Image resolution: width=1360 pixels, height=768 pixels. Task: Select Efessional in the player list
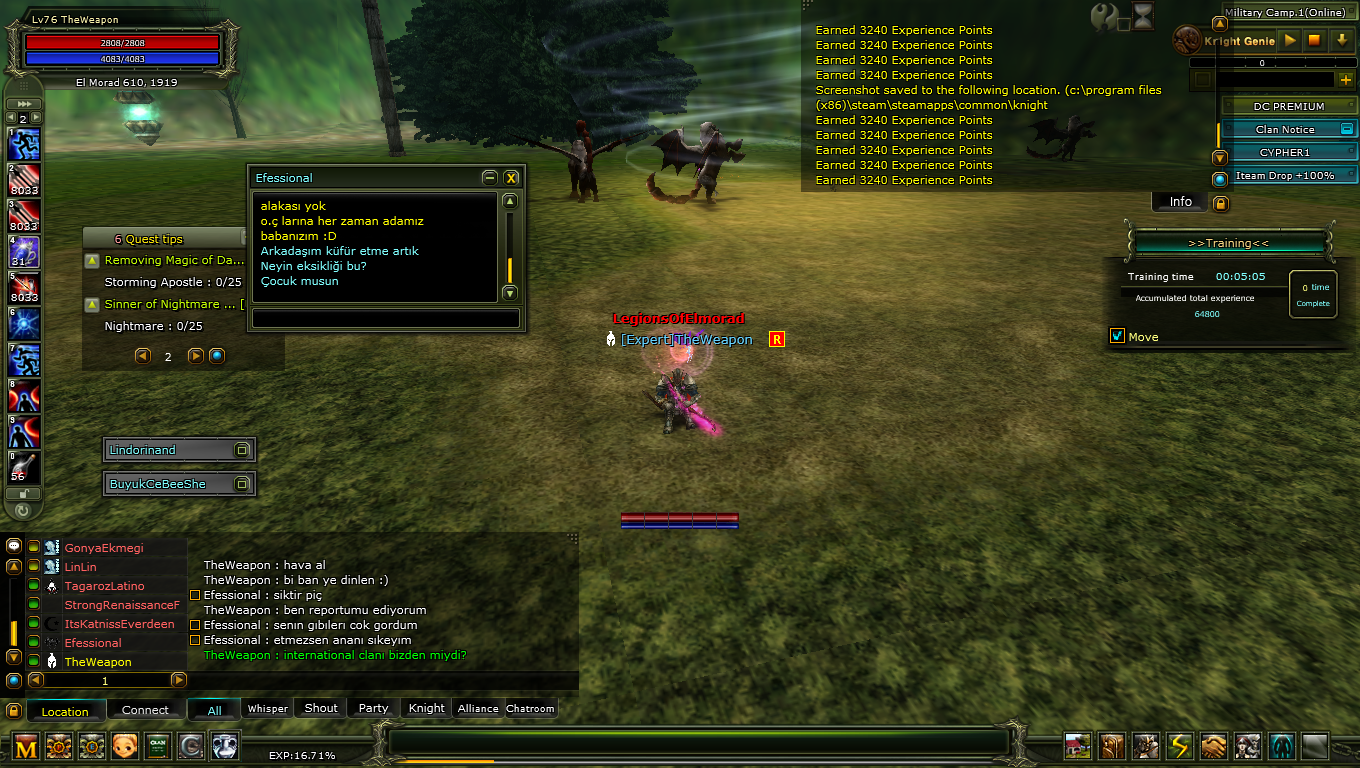[93, 643]
